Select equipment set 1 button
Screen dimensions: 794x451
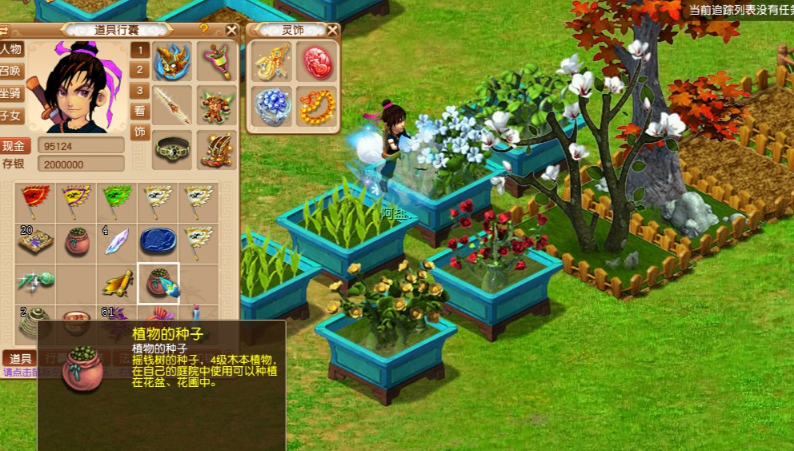click(140, 50)
